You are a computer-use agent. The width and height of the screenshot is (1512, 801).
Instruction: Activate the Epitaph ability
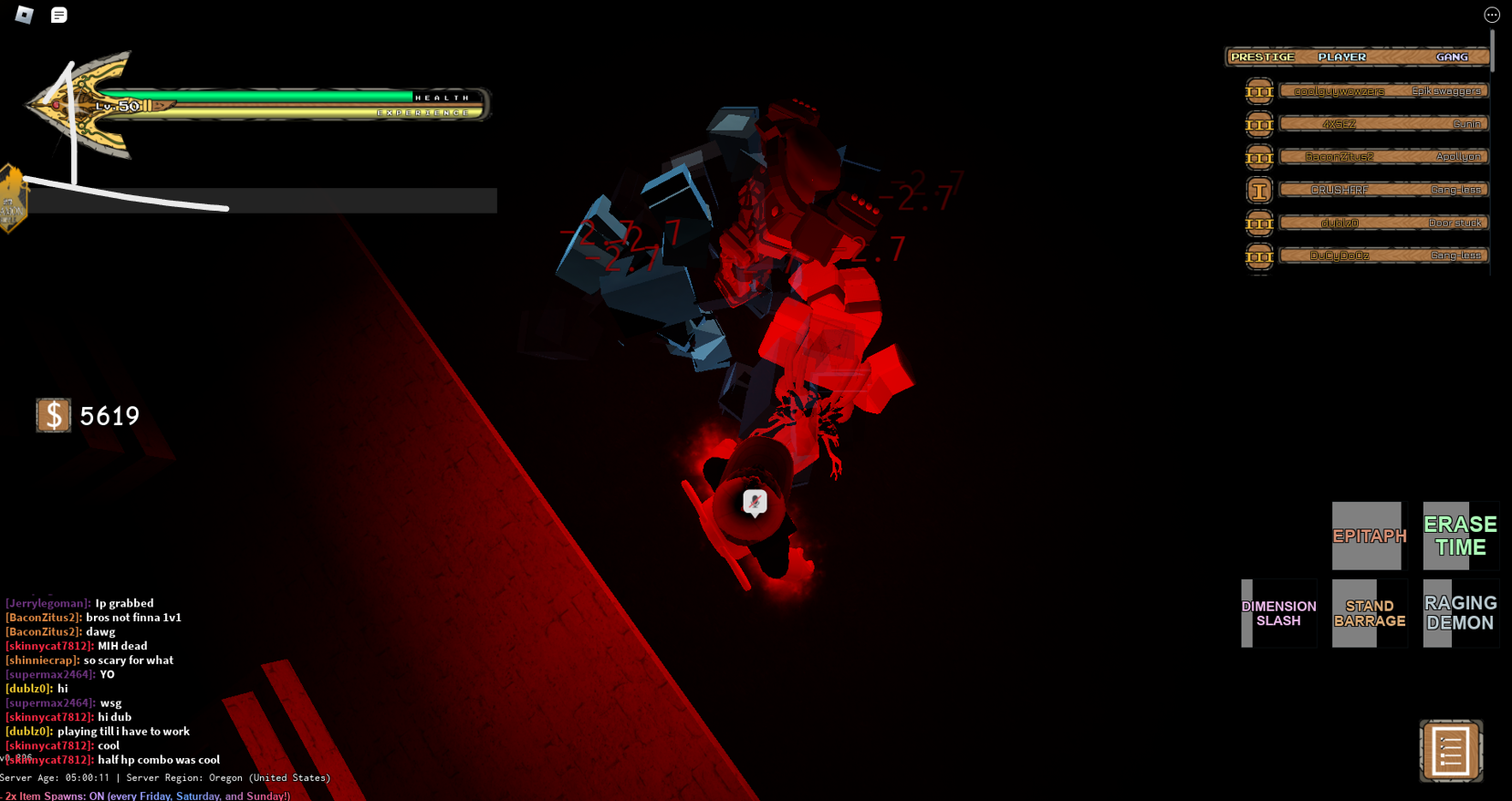tap(1369, 536)
